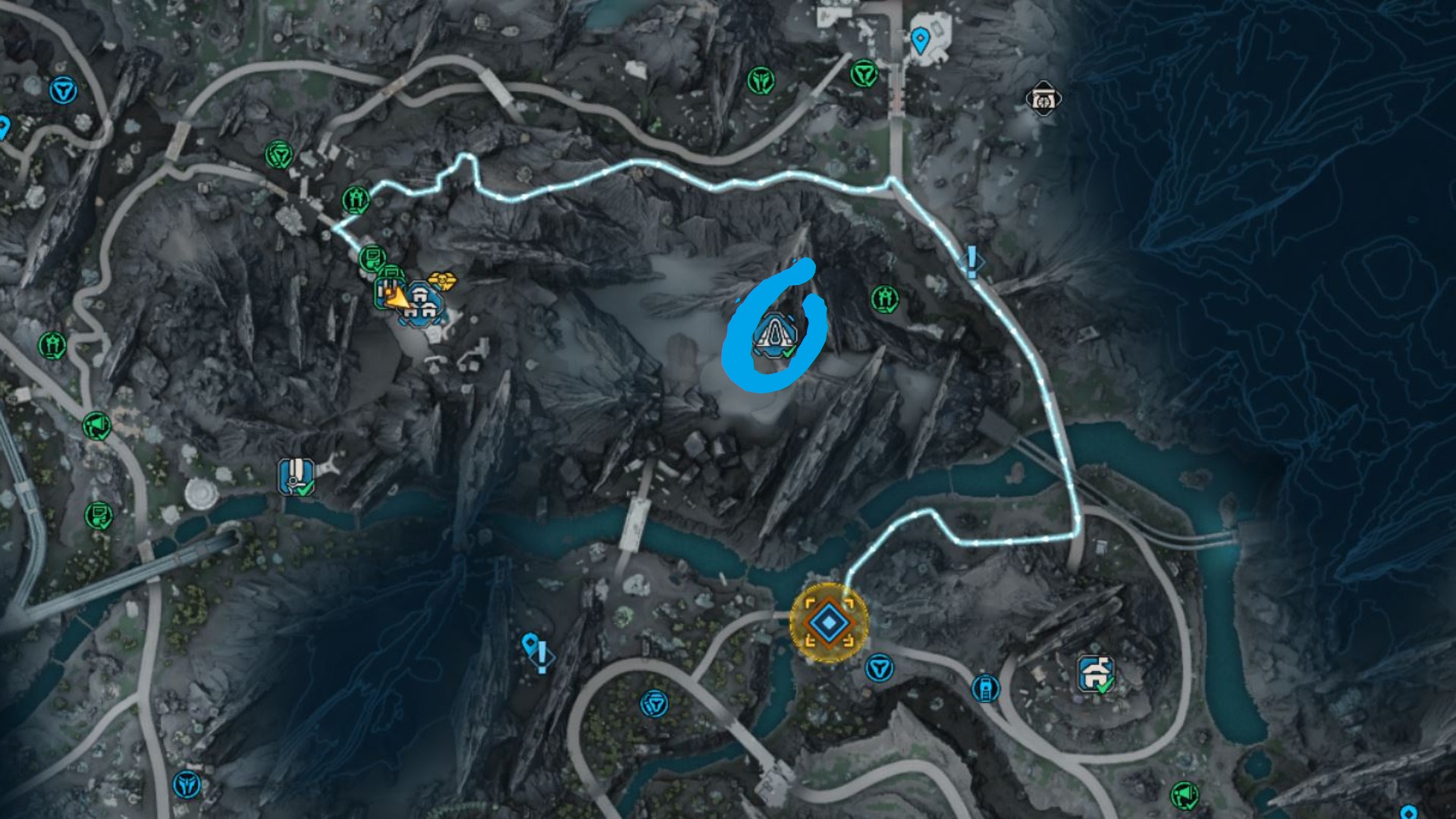Image resolution: width=1456 pixels, height=819 pixels.
Task: Open the black diamond gate marker
Action: tap(1043, 99)
